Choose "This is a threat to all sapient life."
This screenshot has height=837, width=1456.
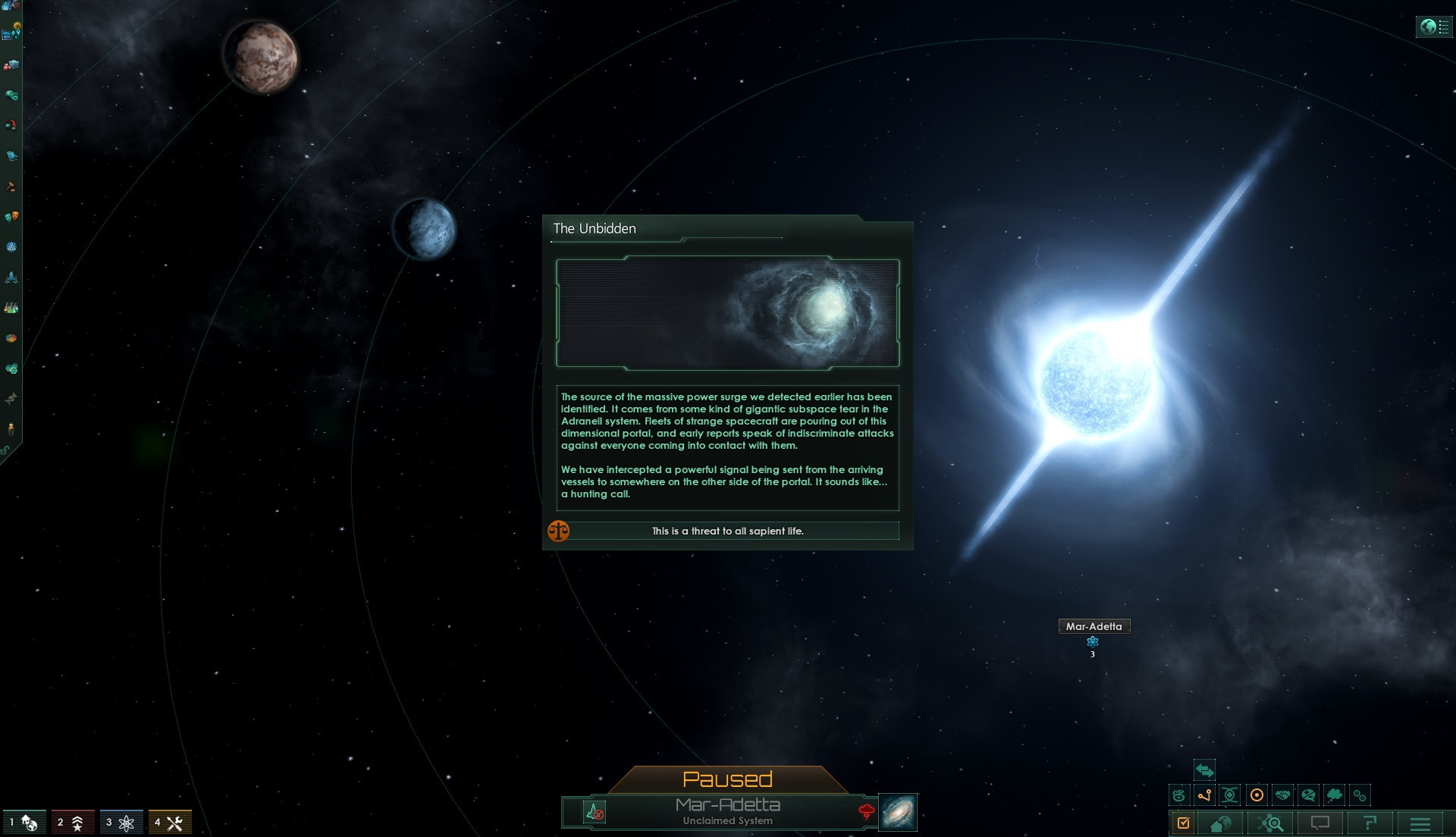[727, 531]
